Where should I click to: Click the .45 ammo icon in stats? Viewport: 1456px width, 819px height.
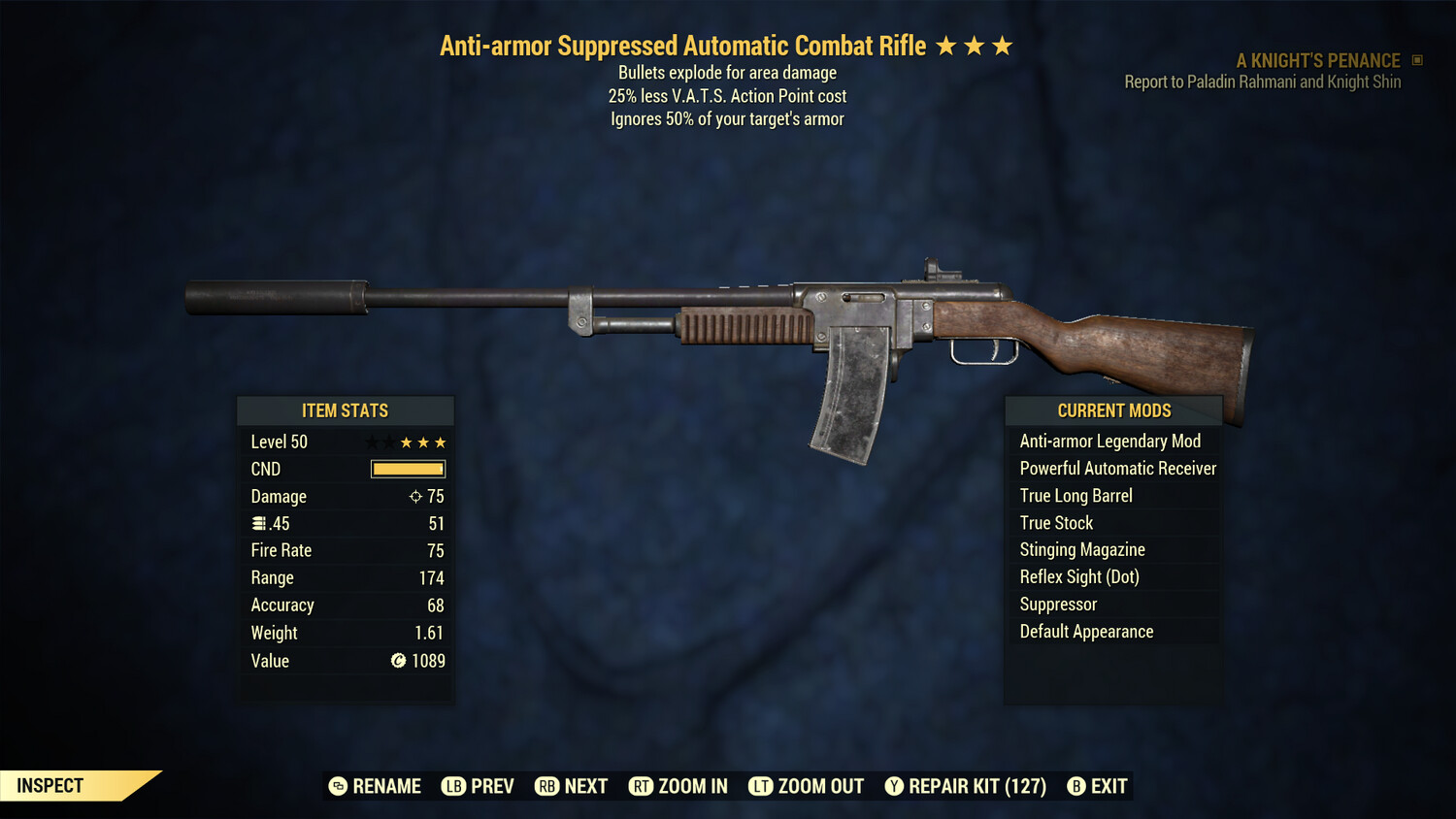(x=257, y=523)
